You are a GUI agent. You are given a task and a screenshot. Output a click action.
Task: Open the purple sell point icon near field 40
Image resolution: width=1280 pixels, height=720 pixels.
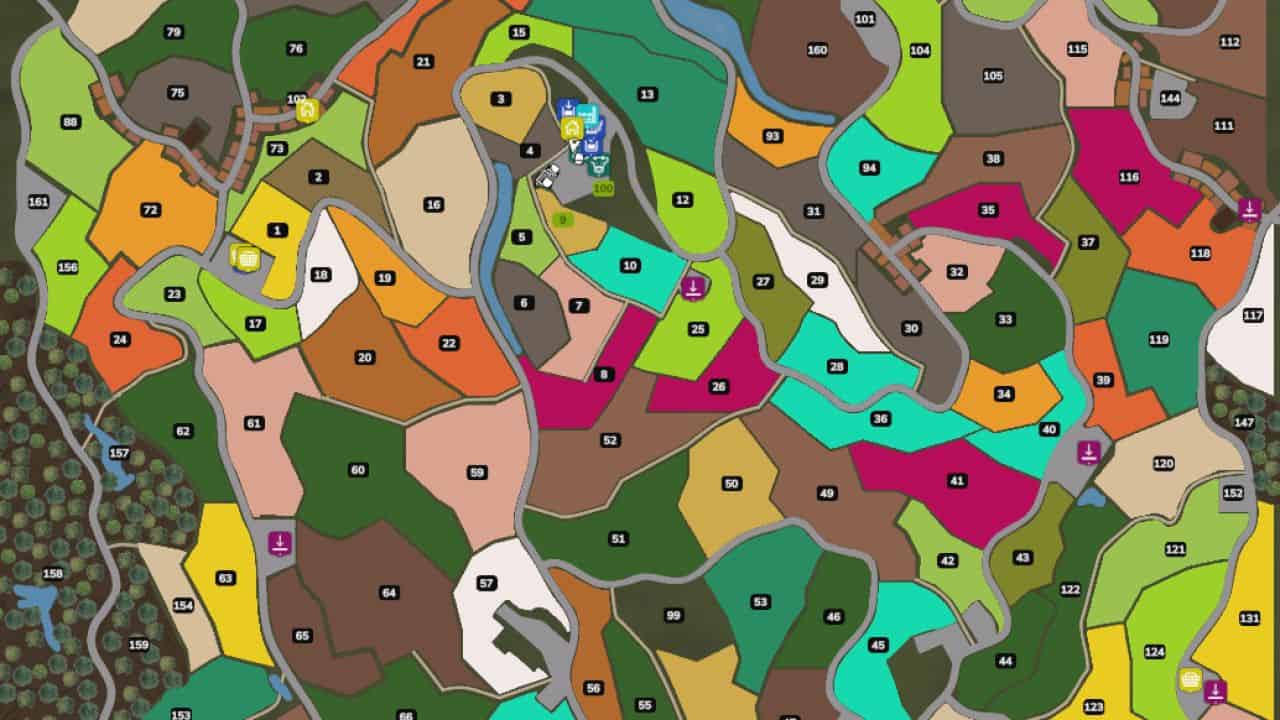point(1088,450)
